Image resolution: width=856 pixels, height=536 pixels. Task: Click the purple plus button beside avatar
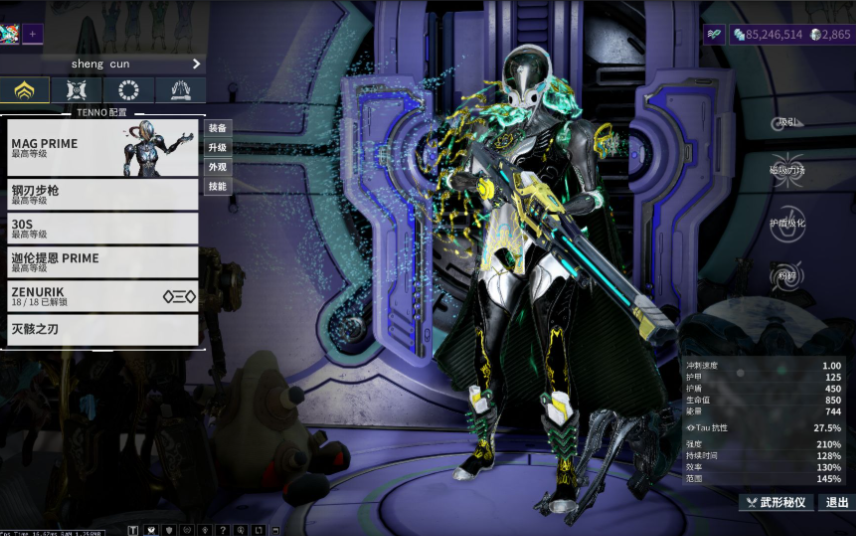click(33, 34)
